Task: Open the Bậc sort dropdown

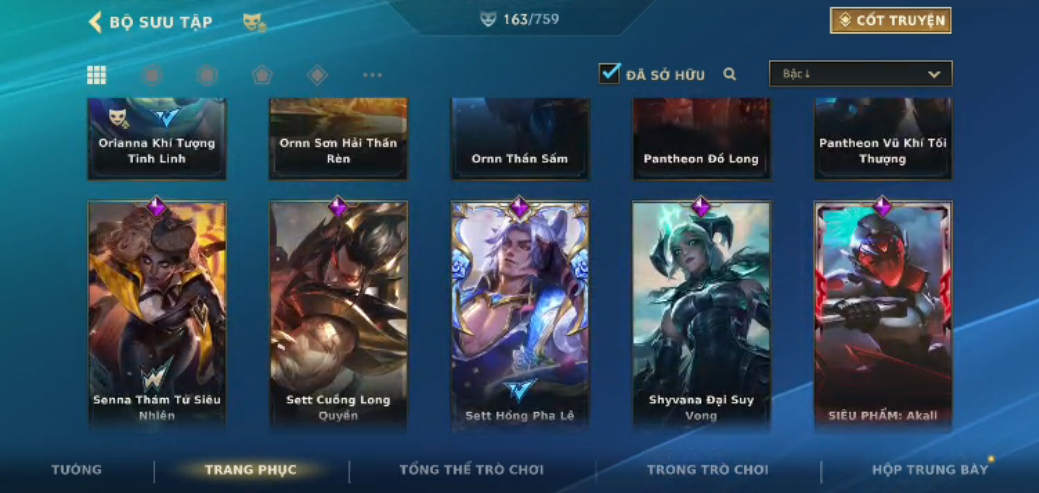Action: point(860,74)
